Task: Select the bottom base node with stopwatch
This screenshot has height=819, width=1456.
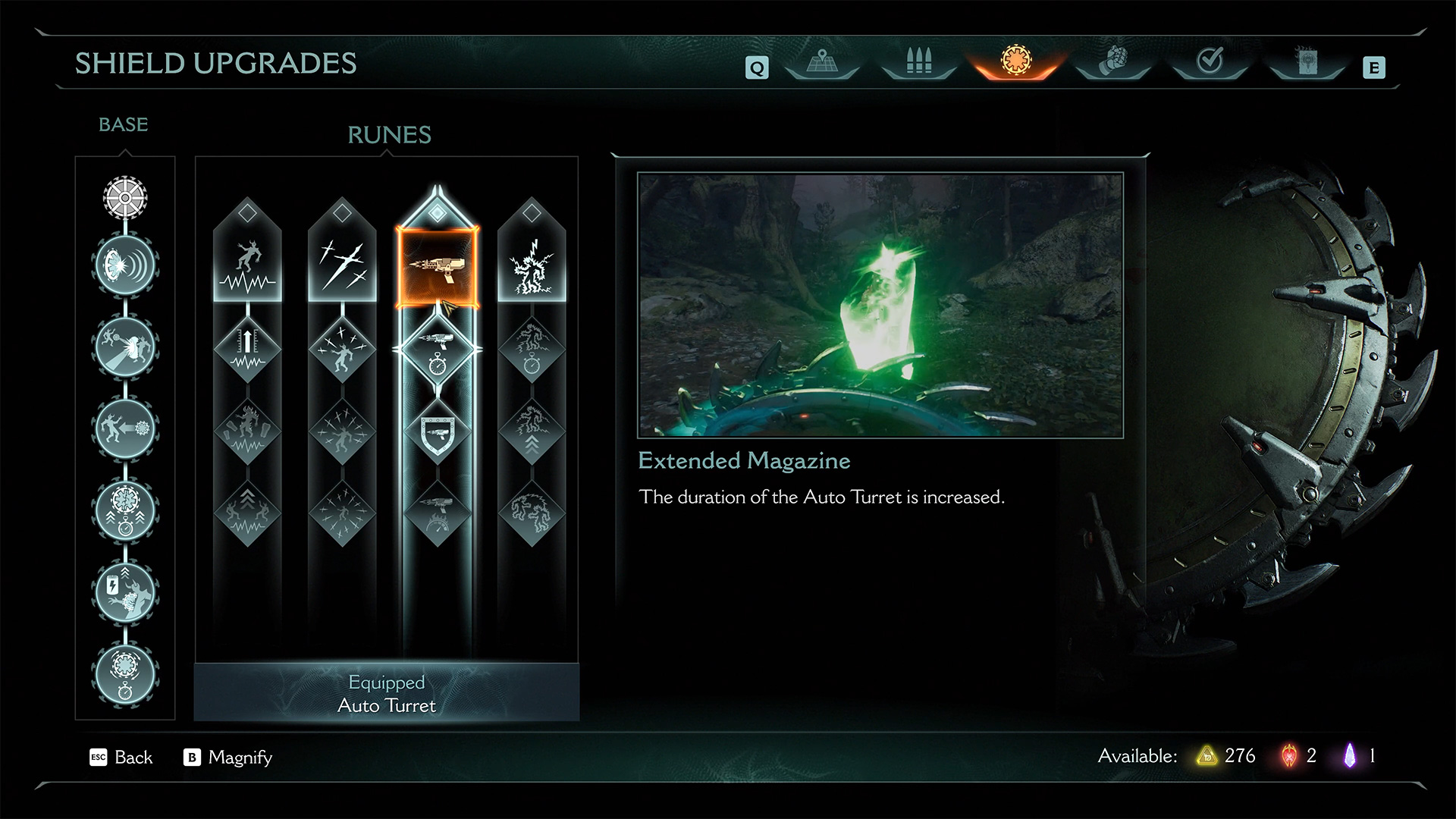Action: click(125, 674)
